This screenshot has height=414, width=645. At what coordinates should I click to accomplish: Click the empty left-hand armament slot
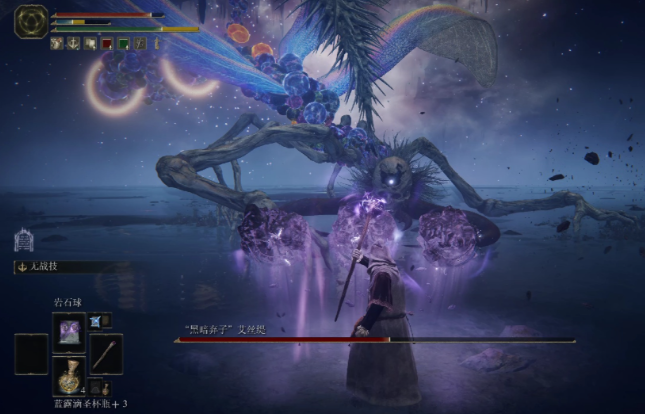tap(31, 353)
